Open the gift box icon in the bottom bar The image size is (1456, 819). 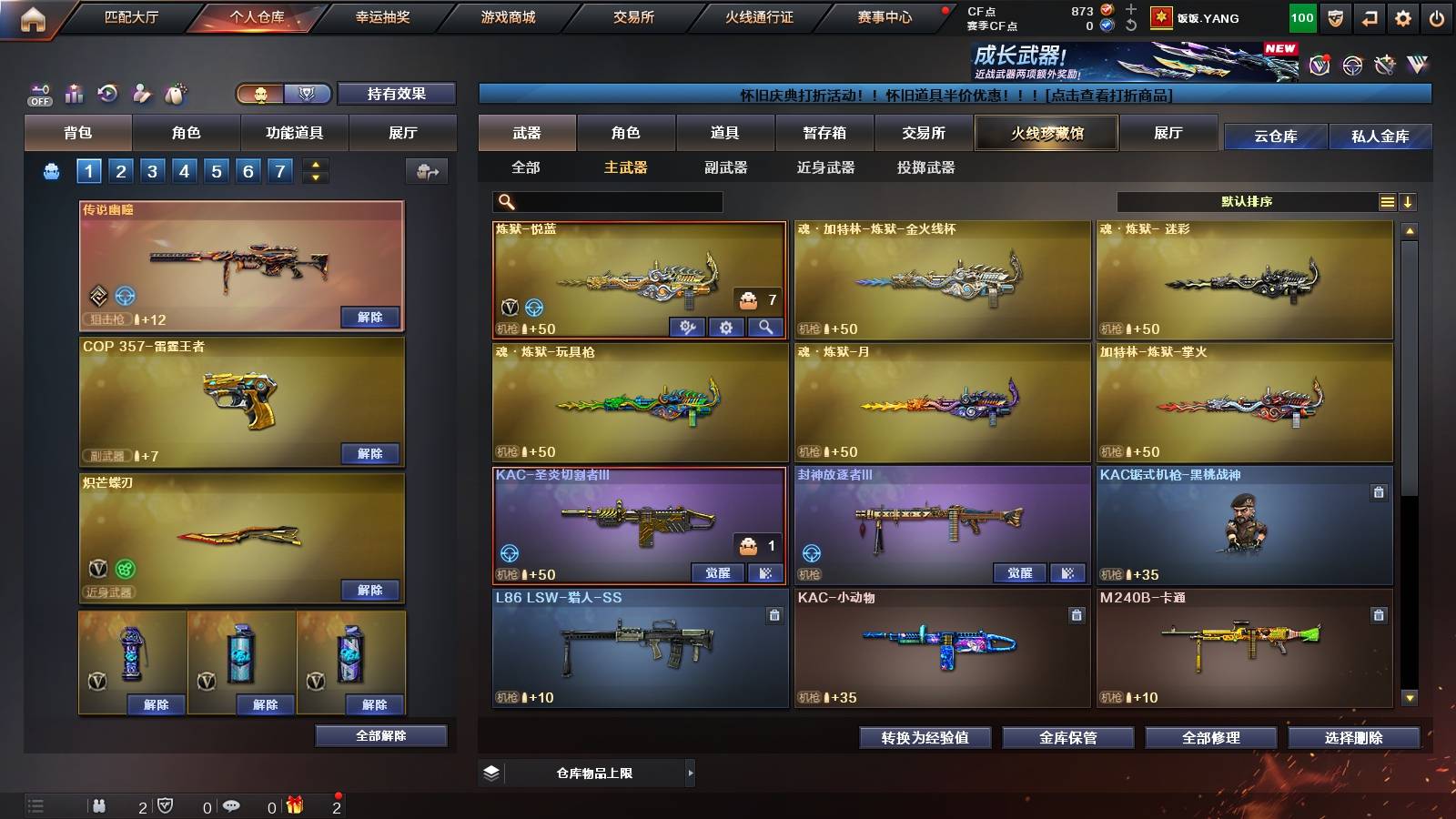[x=293, y=806]
